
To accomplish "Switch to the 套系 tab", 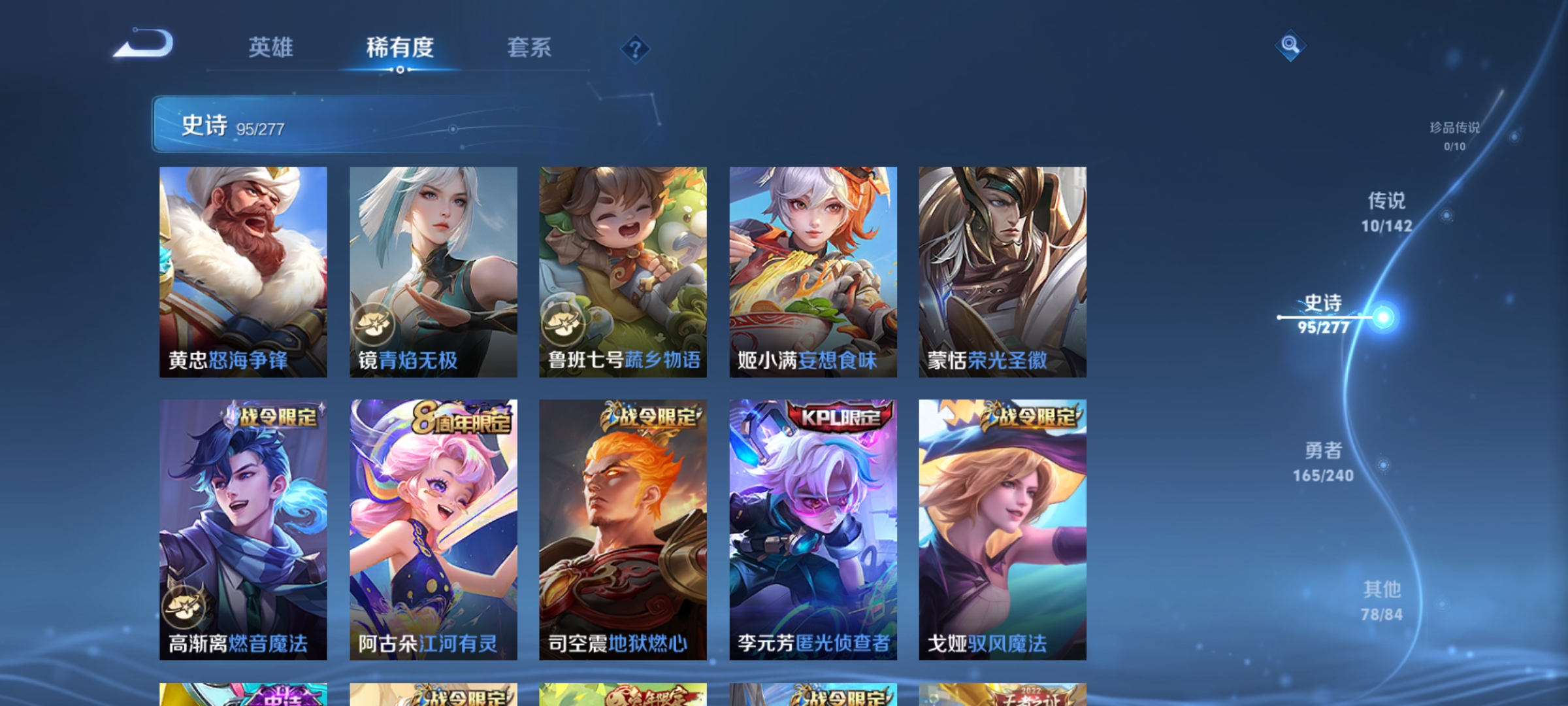I will coord(529,47).
